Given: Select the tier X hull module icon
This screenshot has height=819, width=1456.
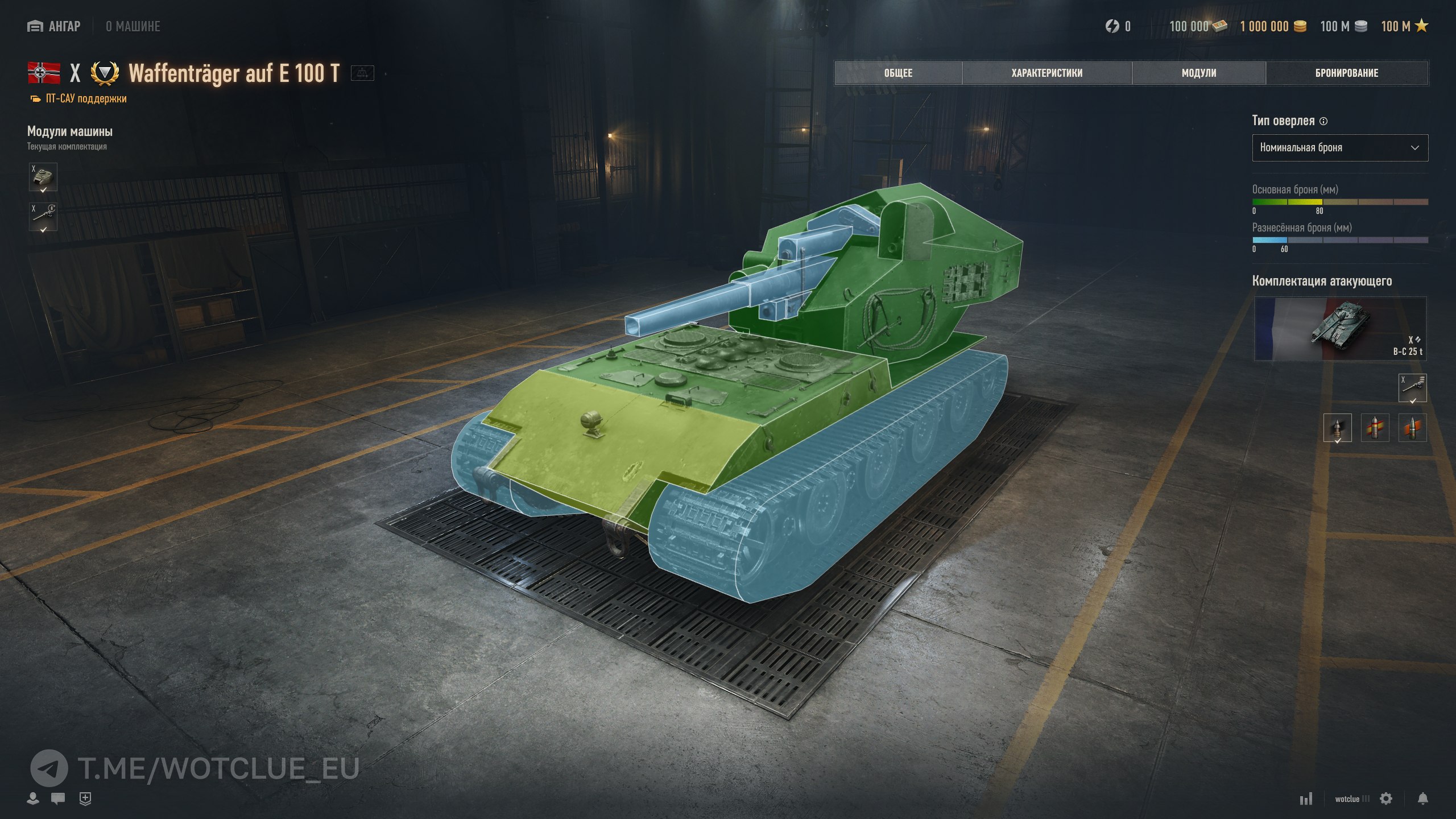Looking at the screenshot, I should (x=43, y=177).
